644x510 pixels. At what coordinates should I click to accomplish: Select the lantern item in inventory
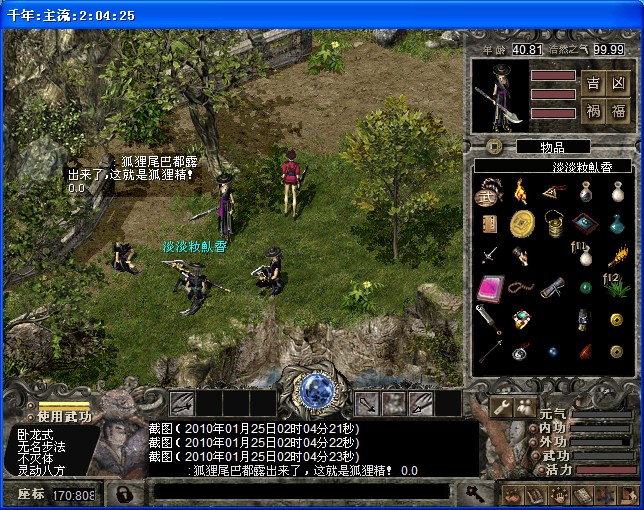click(x=552, y=222)
